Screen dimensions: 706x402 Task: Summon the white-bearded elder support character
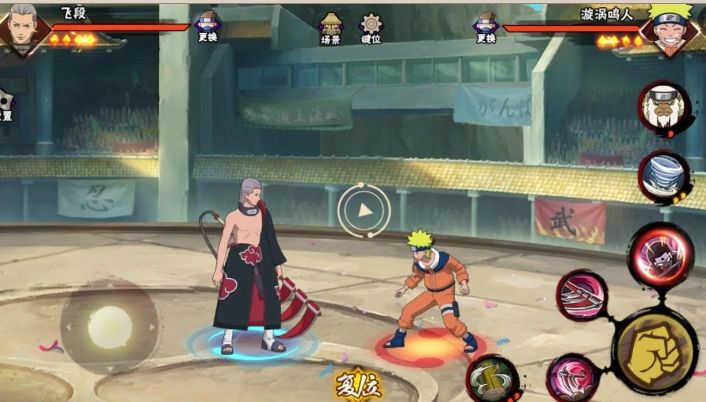(664, 108)
